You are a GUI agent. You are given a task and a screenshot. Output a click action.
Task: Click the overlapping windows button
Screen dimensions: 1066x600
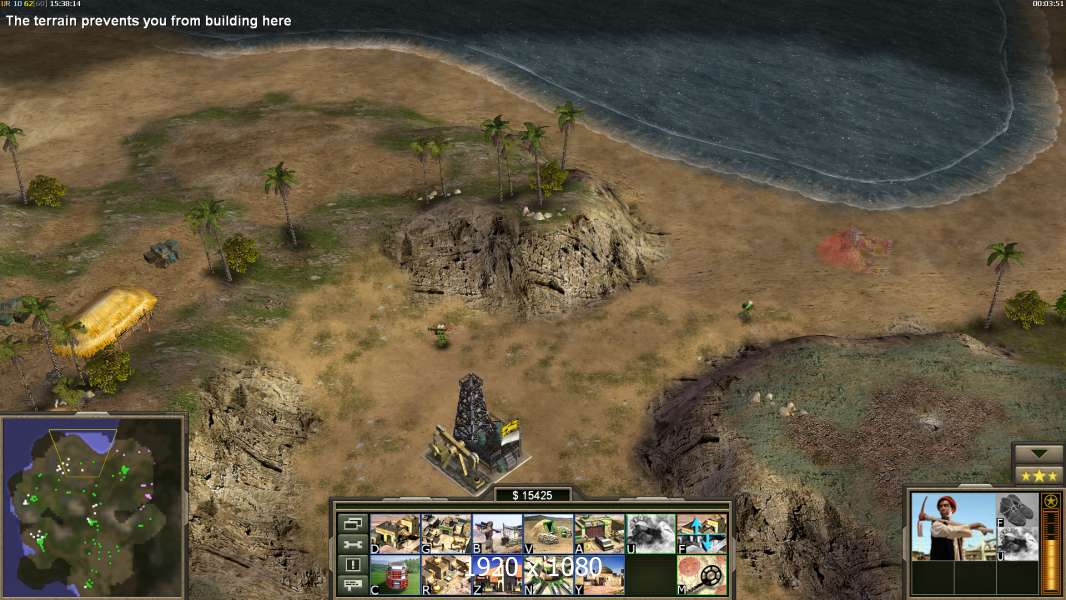pos(352,524)
